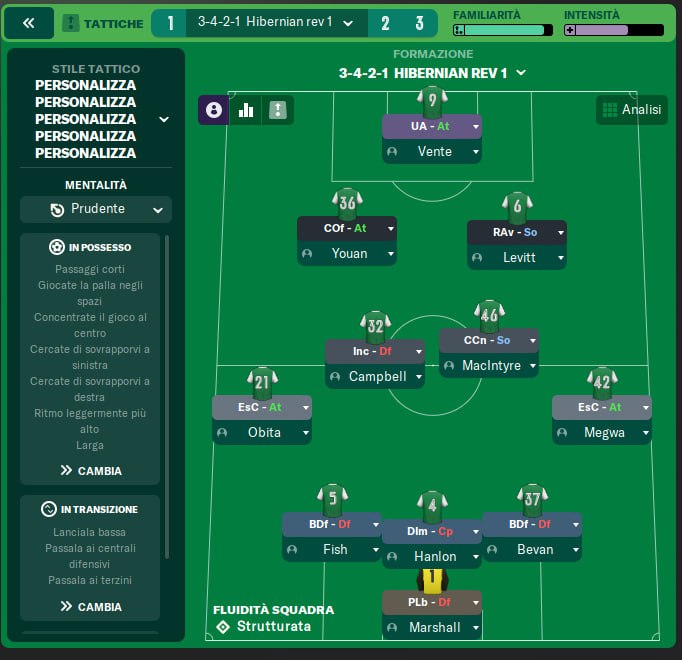Select the bar chart view icon
Viewport: 682px width, 660px height.
pos(246,110)
